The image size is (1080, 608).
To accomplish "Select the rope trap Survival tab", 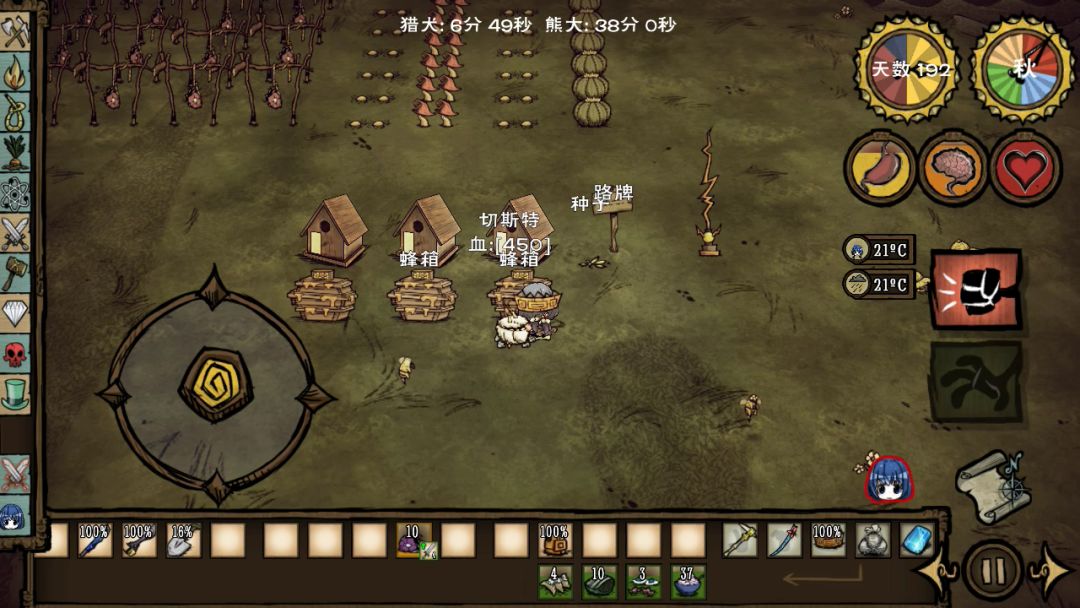I will coord(16,111).
